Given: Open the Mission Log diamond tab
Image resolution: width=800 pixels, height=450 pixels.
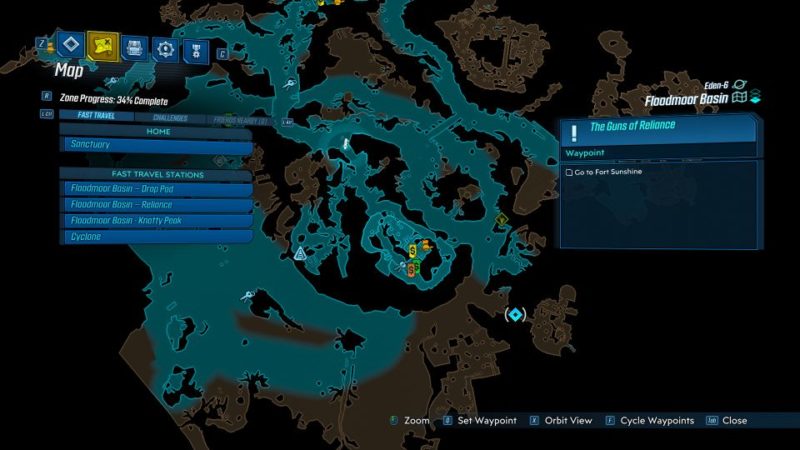Looking at the screenshot, I should (x=69, y=44).
